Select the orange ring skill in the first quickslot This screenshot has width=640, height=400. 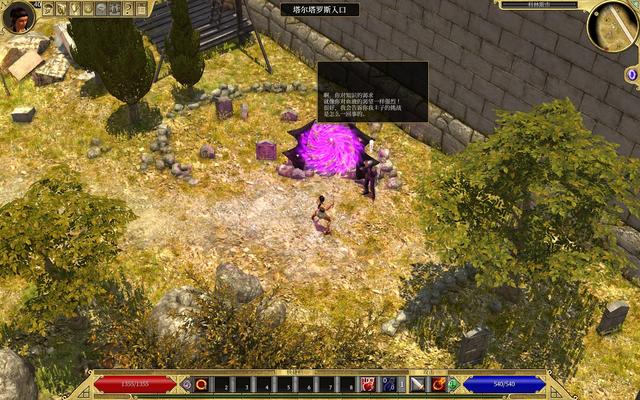click(x=201, y=384)
